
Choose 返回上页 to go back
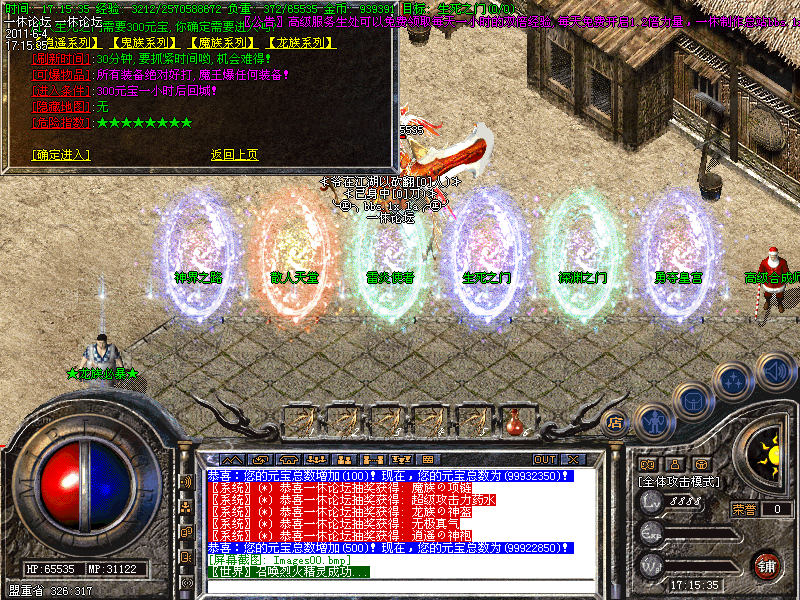pyautogui.click(x=234, y=155)
